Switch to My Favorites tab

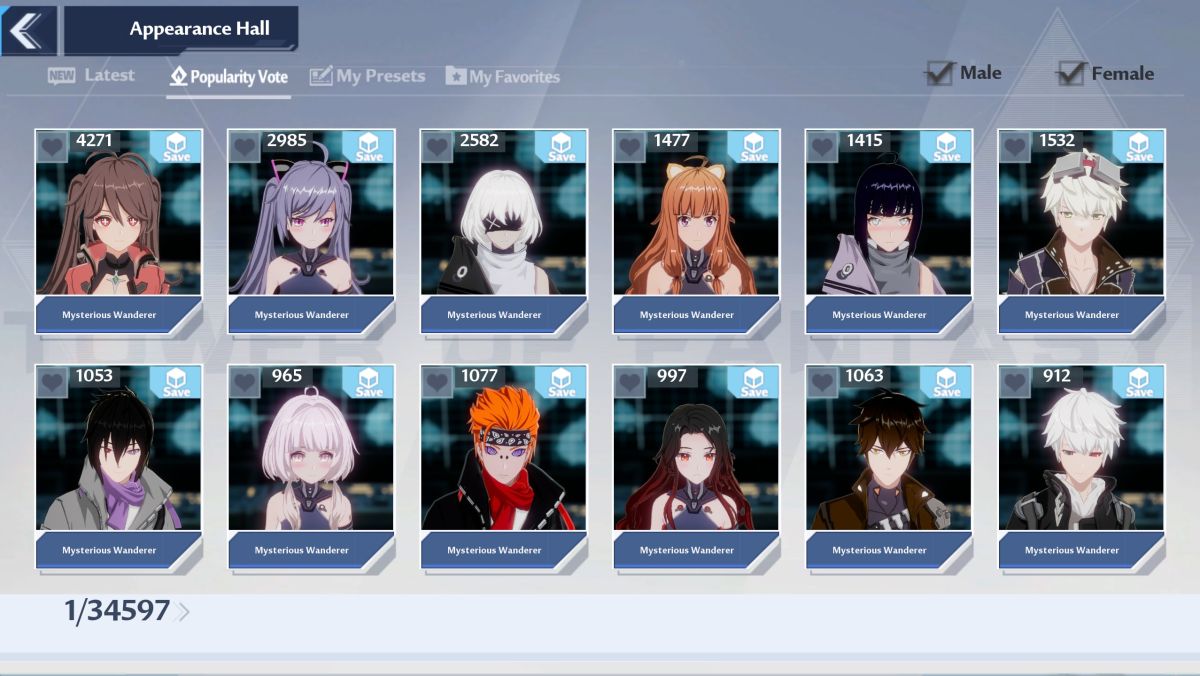tap(502, 76)
